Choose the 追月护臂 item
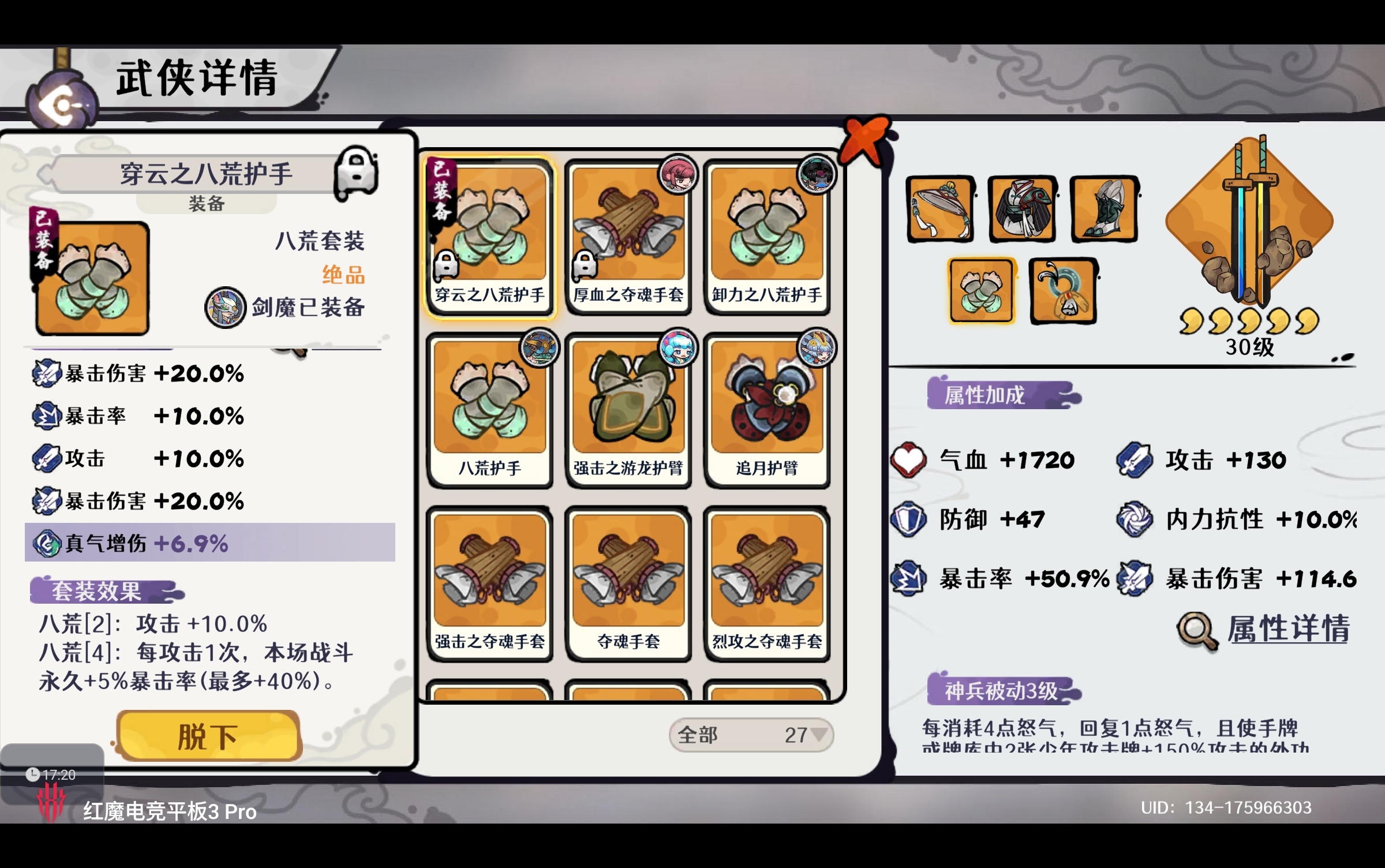1385x868 pixels. point(766,410)
